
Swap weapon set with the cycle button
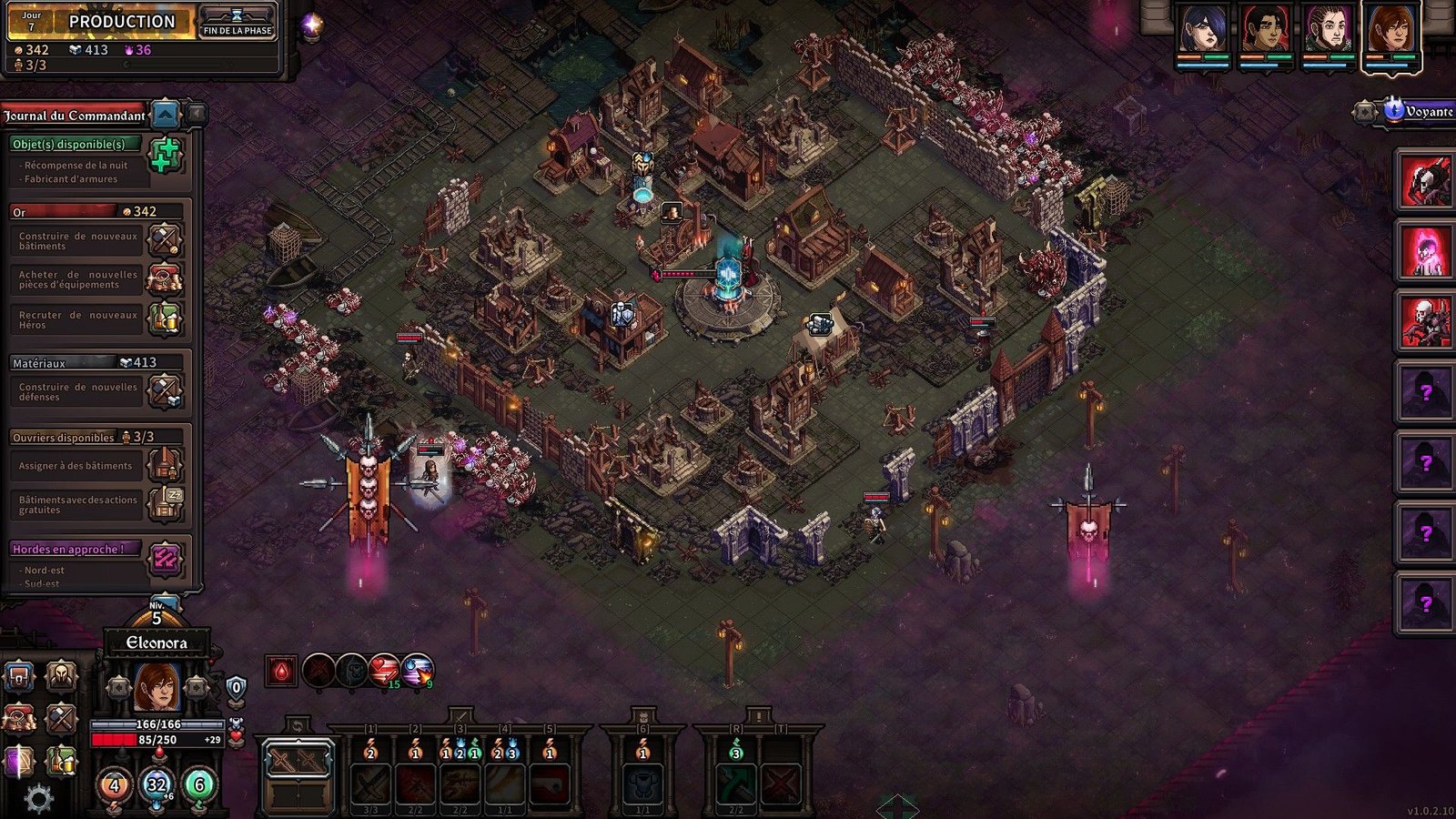coord(297,725)
